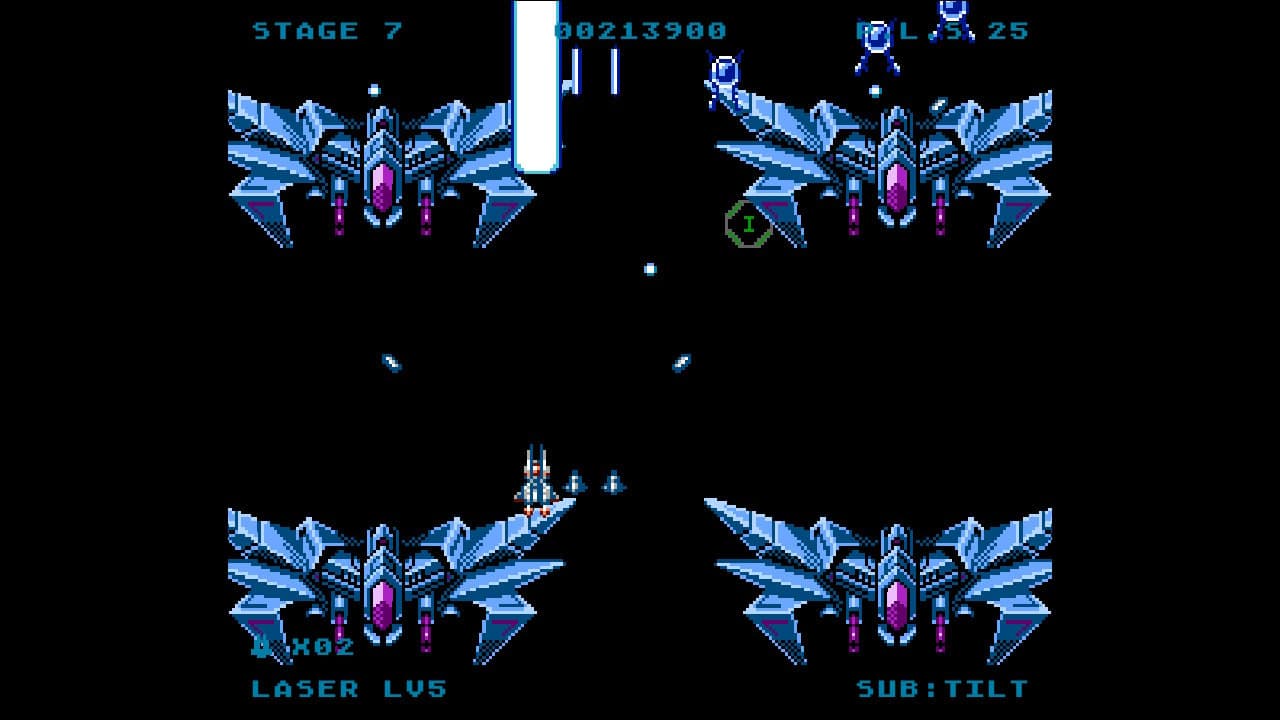Click the green I power-up capsule
1280x720 pixels.
tap(749, 224)
